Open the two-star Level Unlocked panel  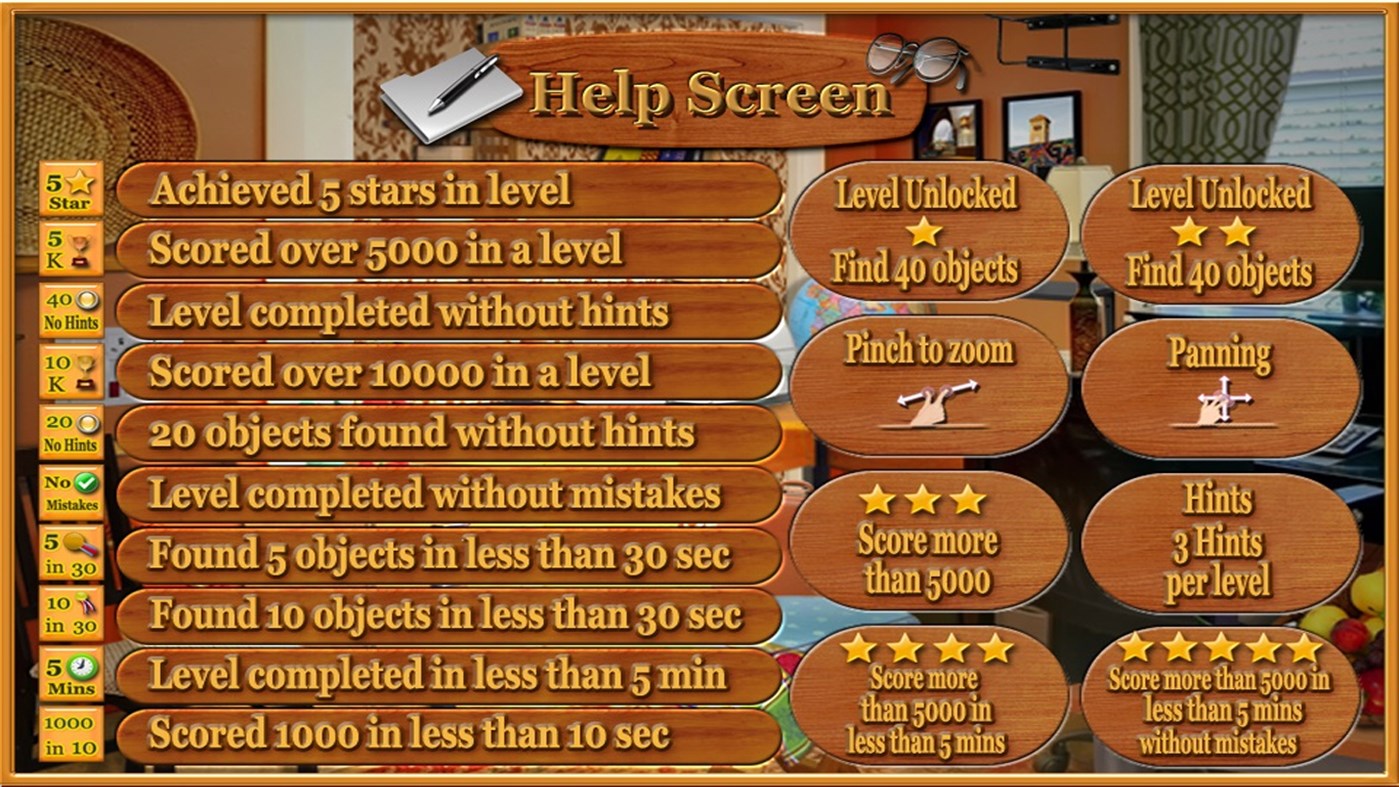tap(1217, 232)
